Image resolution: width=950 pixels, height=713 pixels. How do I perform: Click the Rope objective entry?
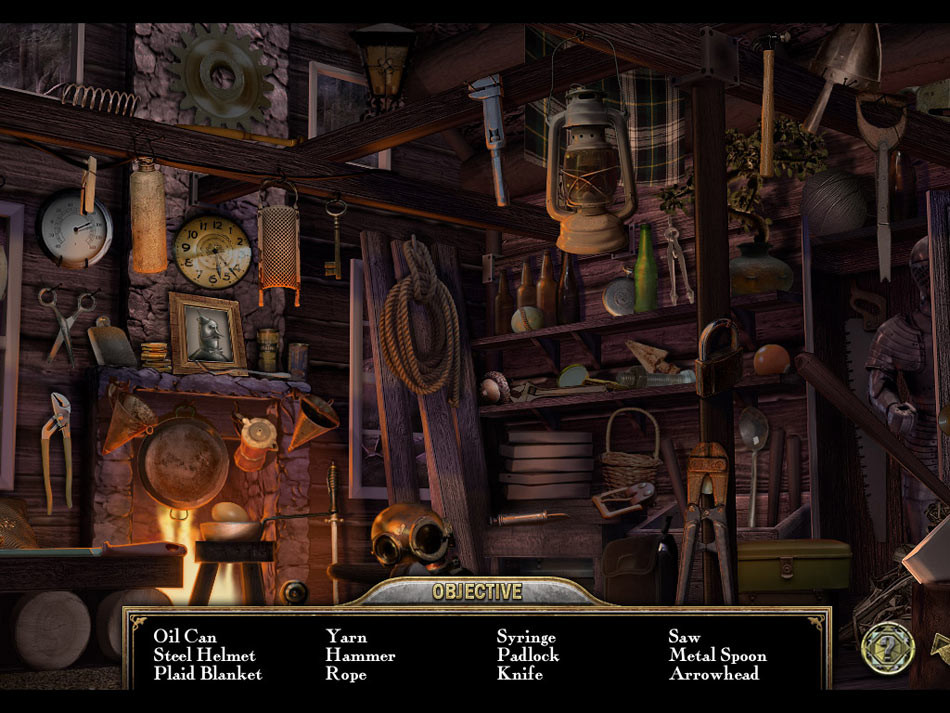346,674
